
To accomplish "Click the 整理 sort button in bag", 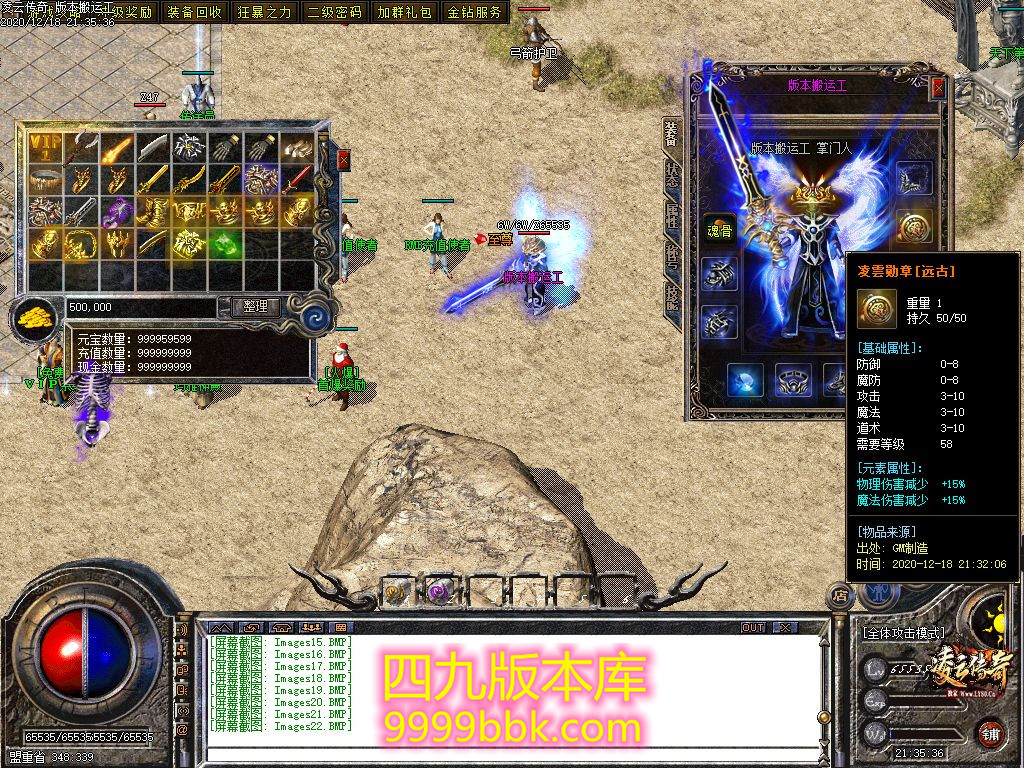I will click(x=255, y=307).
